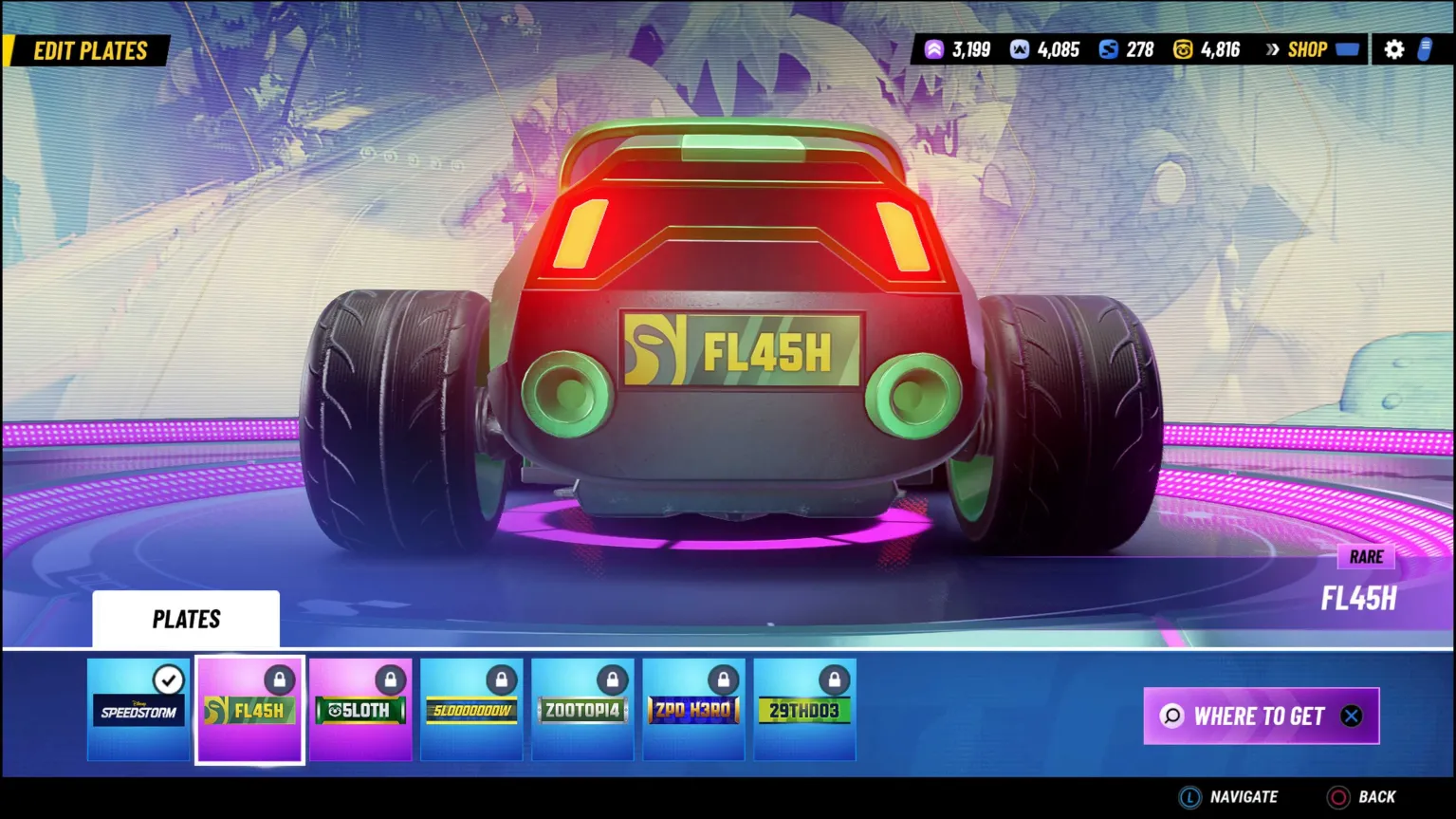Viewport: 1456px width, 819px height.
Task: Switch to the Plates tab
Action: coord(186,619)
